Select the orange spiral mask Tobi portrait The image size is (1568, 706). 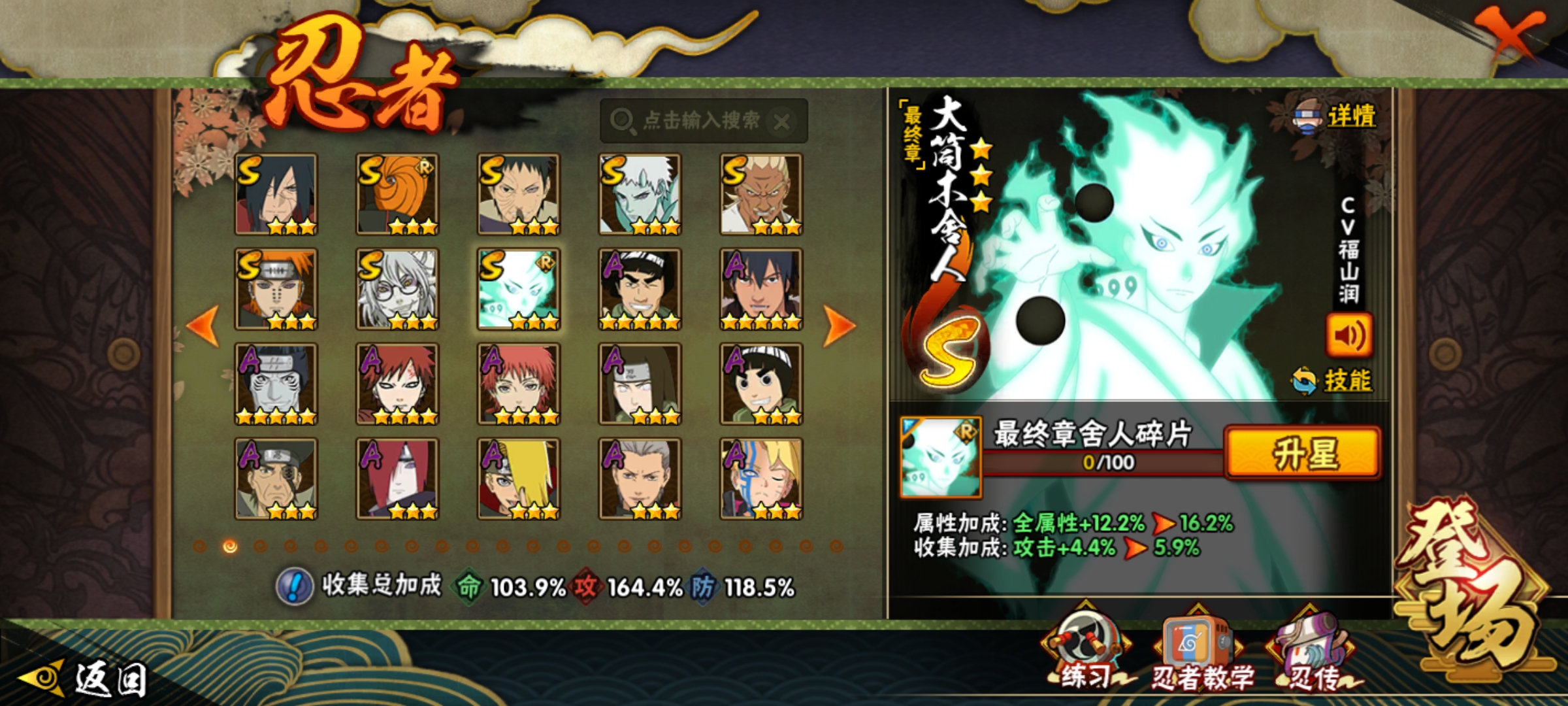(397, 194)
